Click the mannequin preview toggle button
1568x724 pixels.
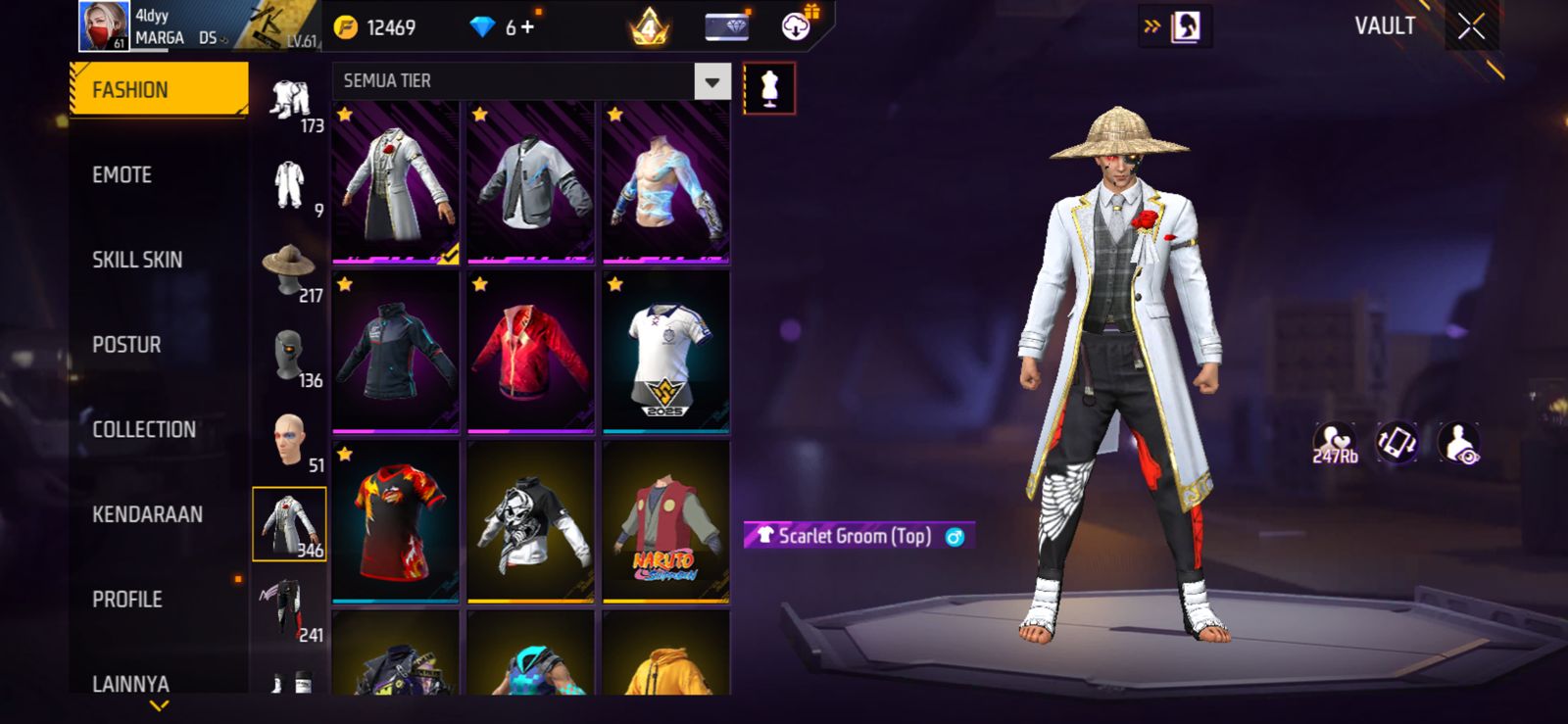pos(769,88)
